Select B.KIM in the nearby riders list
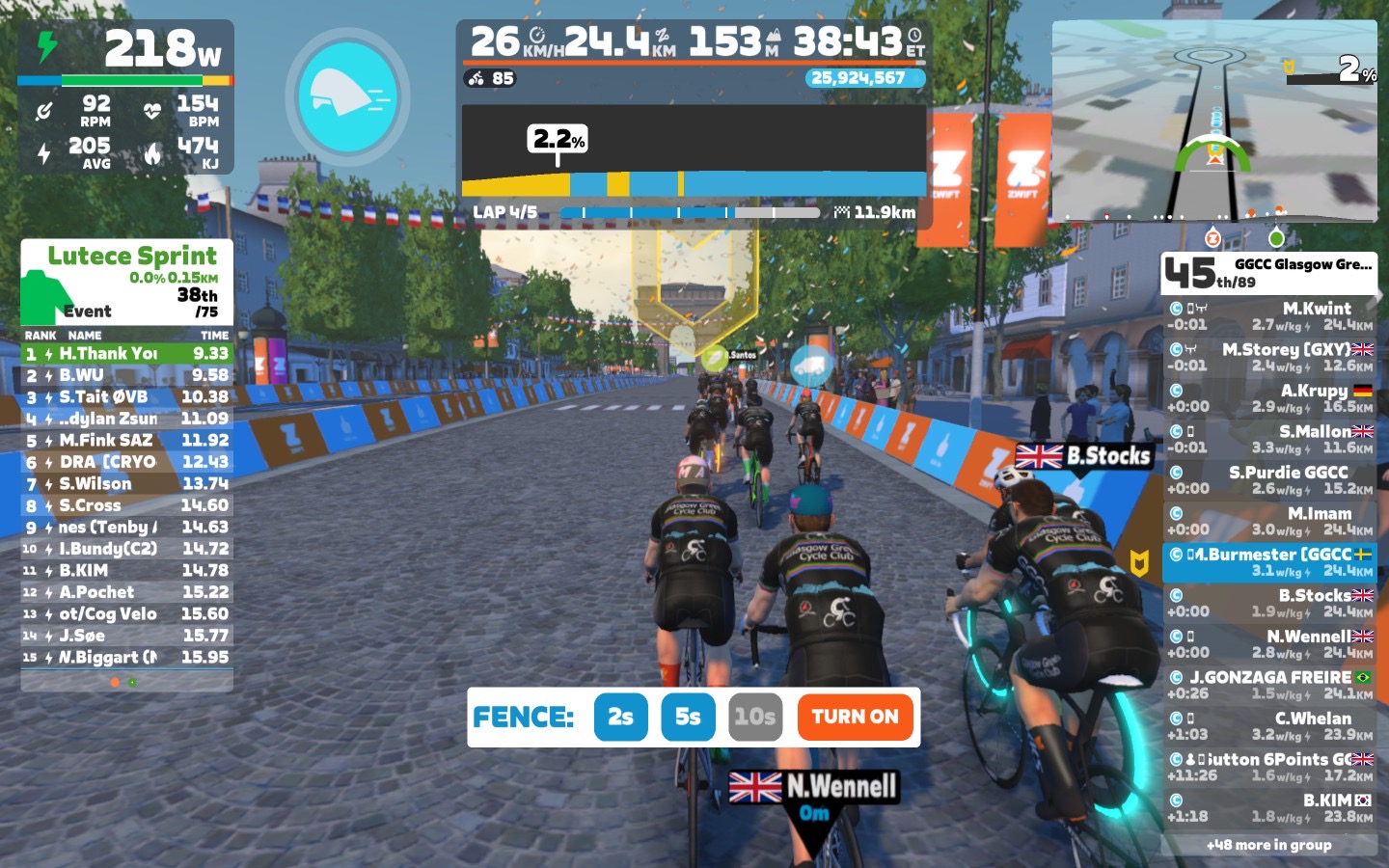1389x868 pixels. [1269, 808]
